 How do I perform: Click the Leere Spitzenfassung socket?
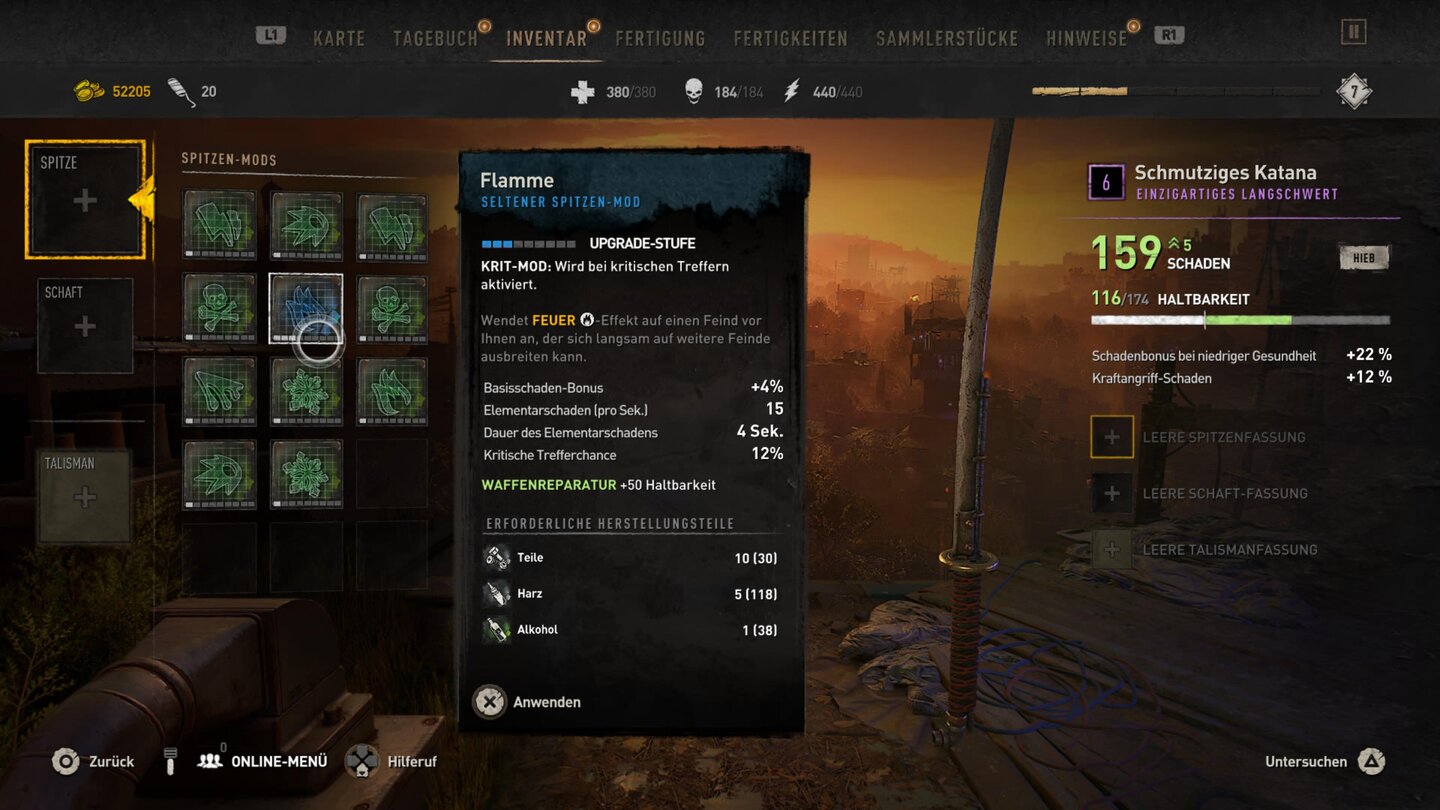[1112, 437]
